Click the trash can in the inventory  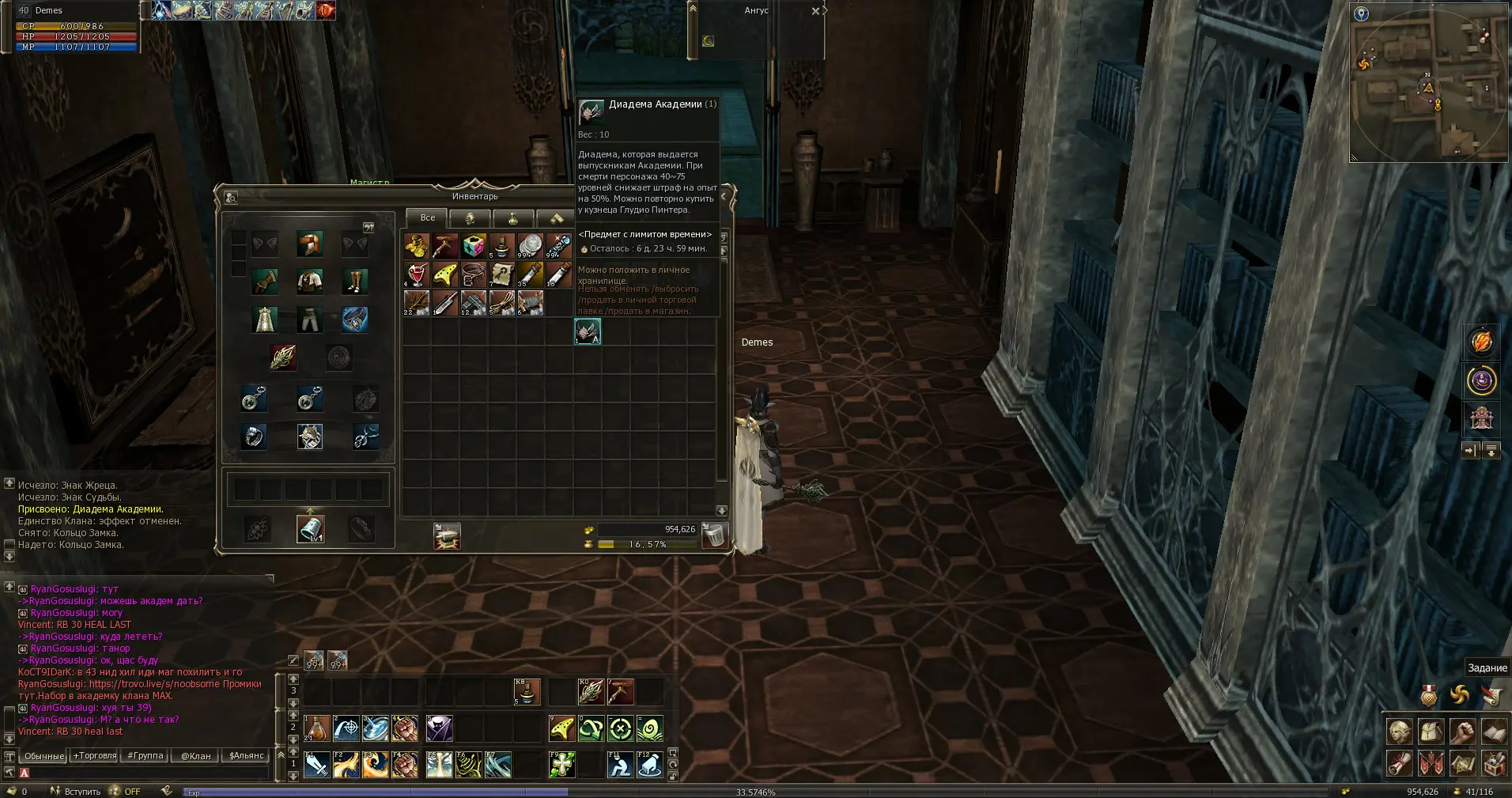pyautogui.click(x=714, y=536)
